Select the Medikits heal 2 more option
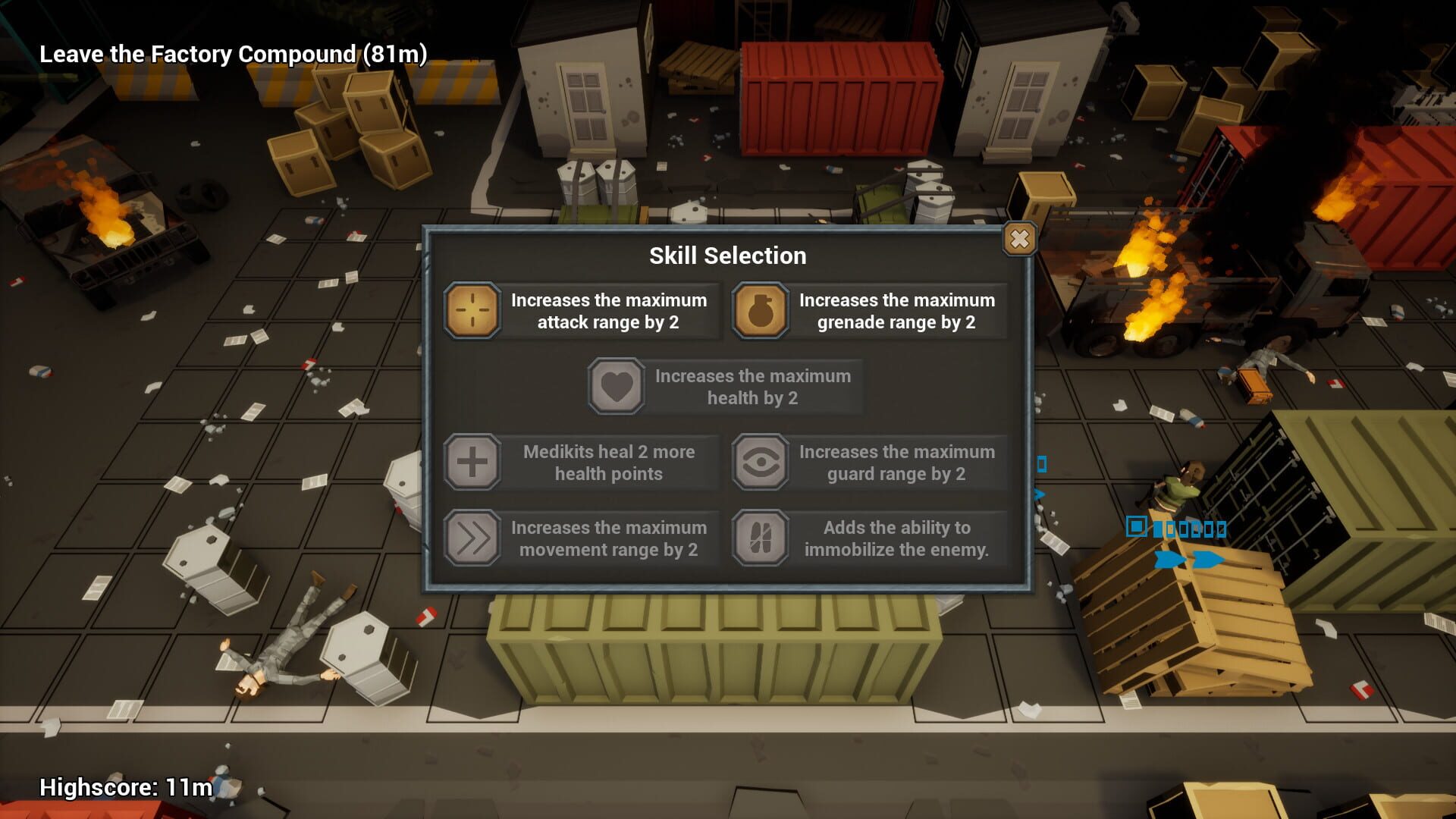Screen dimensions: 1456x819 (x=607, y=462)
